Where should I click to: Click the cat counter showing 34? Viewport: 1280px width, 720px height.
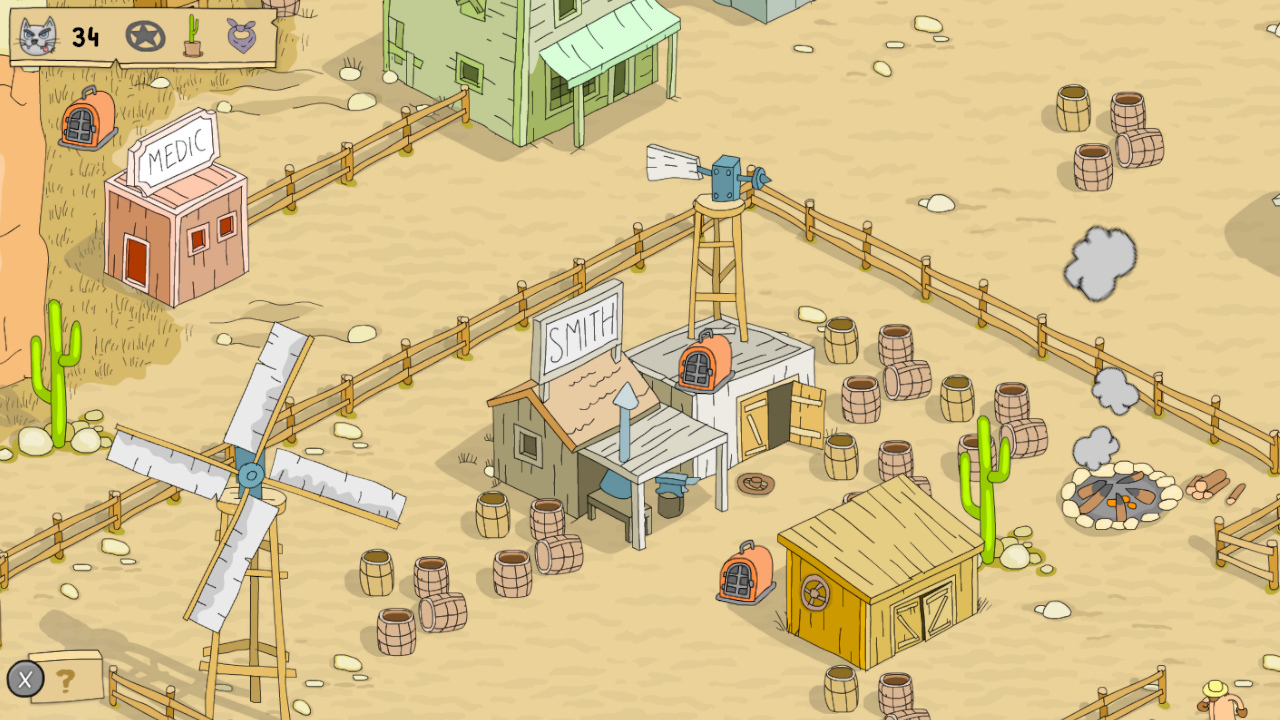click(x=84, y=38)
